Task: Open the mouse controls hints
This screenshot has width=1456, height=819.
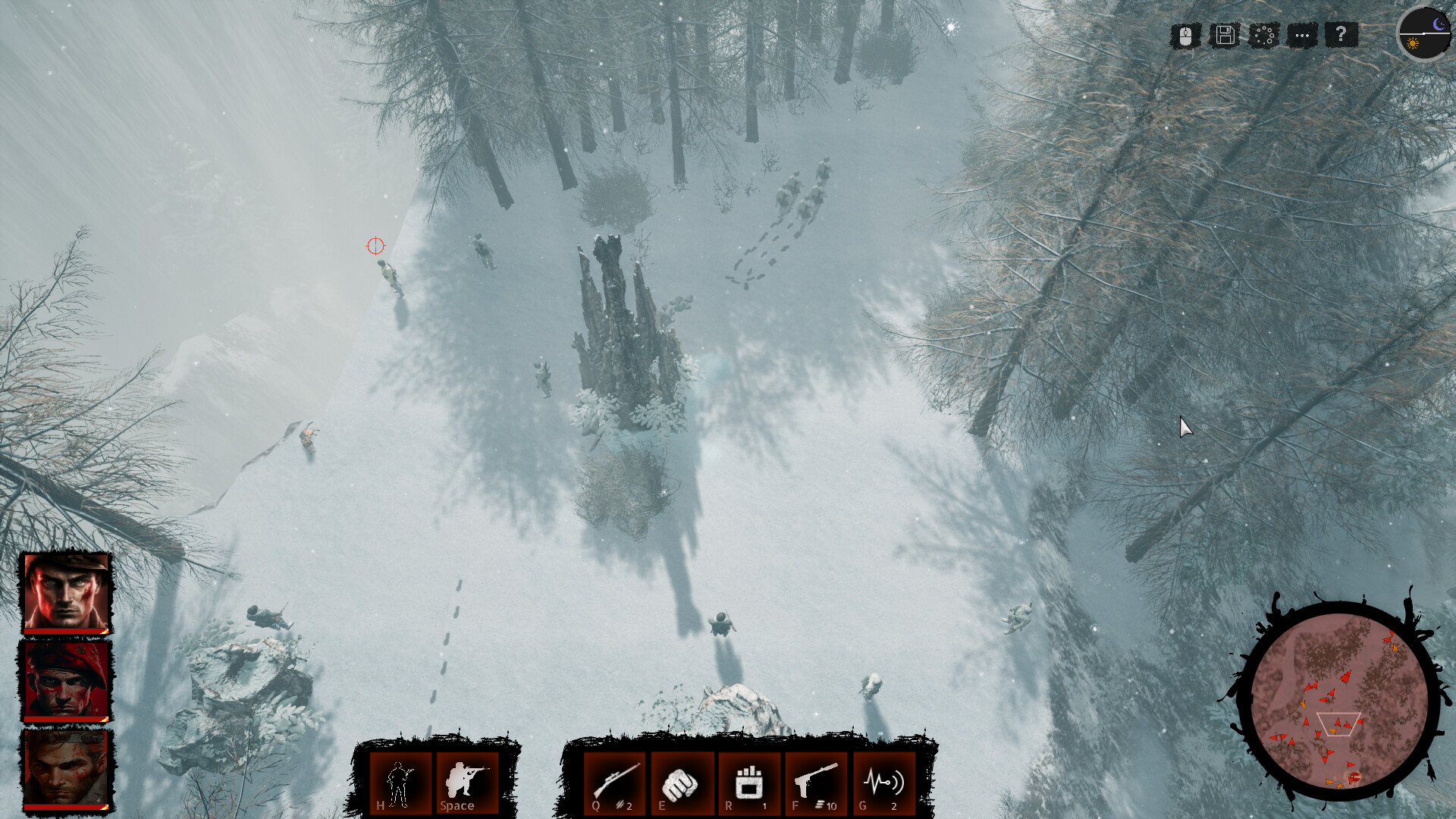Action: 1185,35
